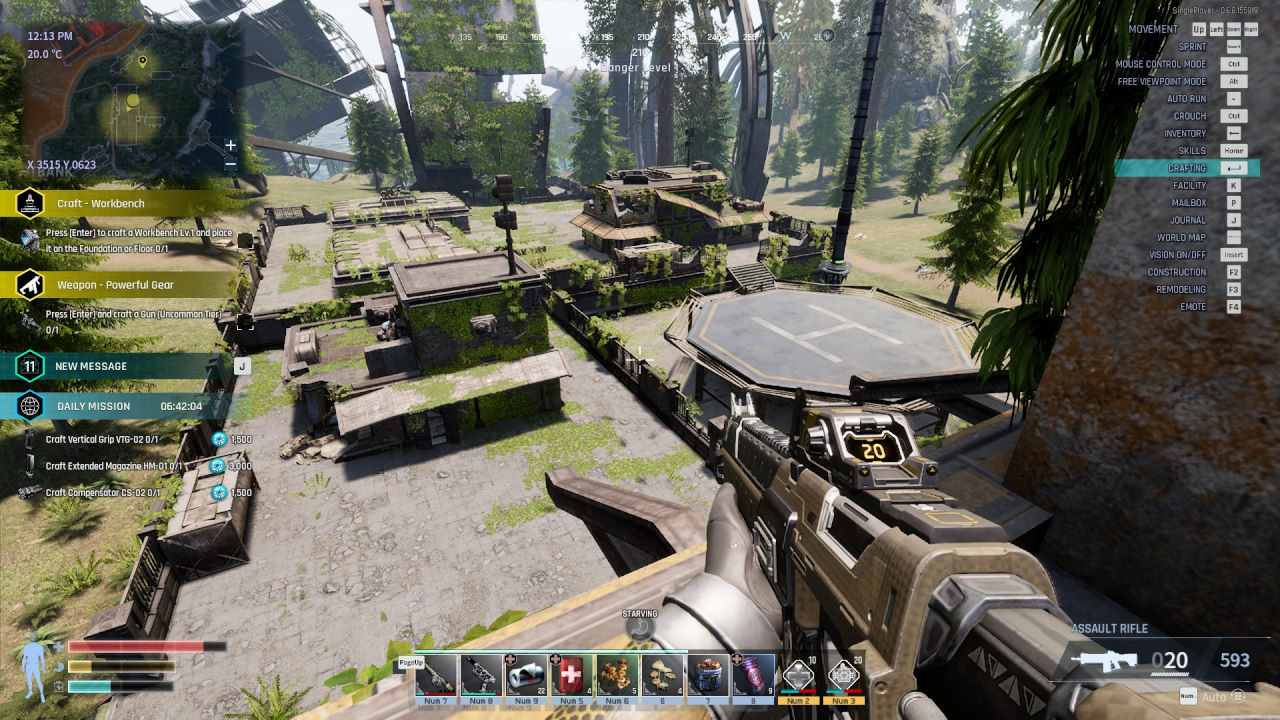The width and height of the screenshot is (1280, 720).
Task: Zoom in the minimap with plus button
Action: 231,146
